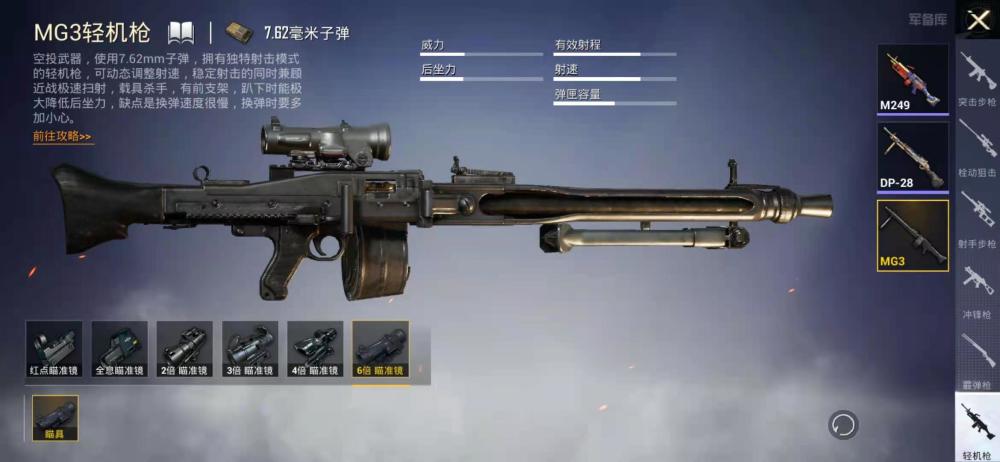The image size is (1000, 462).
Task: Click the circular rotate-reset button
Action: [843, 424]
